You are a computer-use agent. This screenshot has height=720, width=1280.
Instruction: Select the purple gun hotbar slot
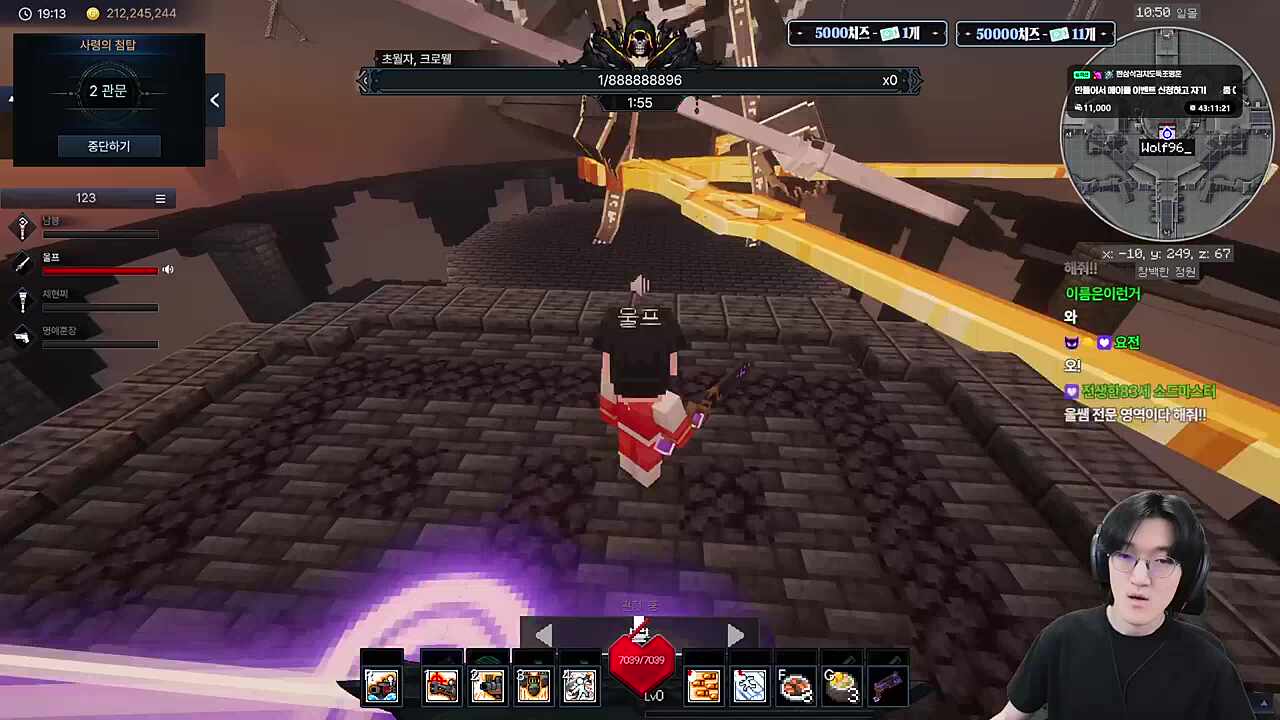[x=887, y=686]
